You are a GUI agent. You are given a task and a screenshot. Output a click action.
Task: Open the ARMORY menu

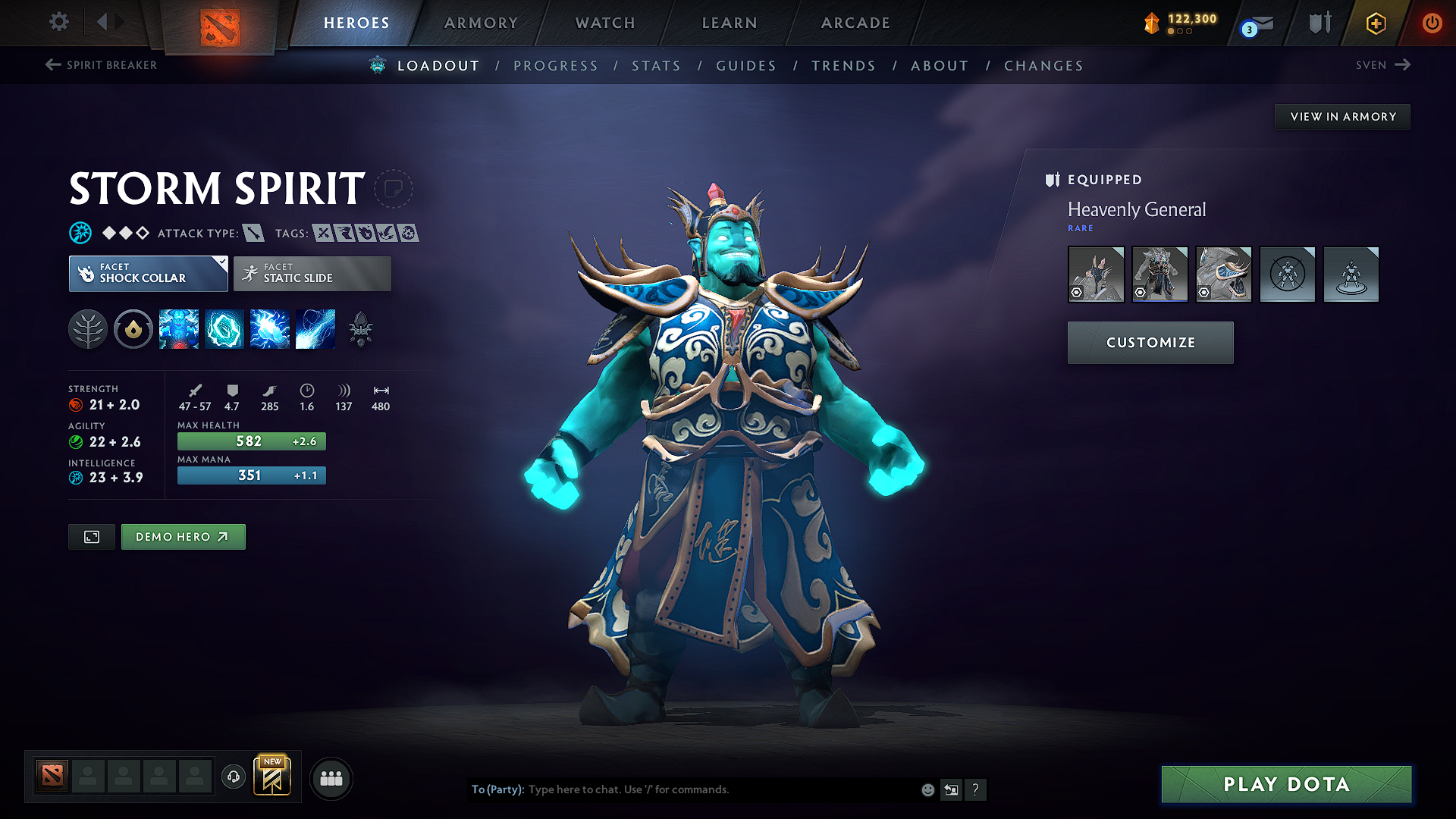[x=481, y=23]
